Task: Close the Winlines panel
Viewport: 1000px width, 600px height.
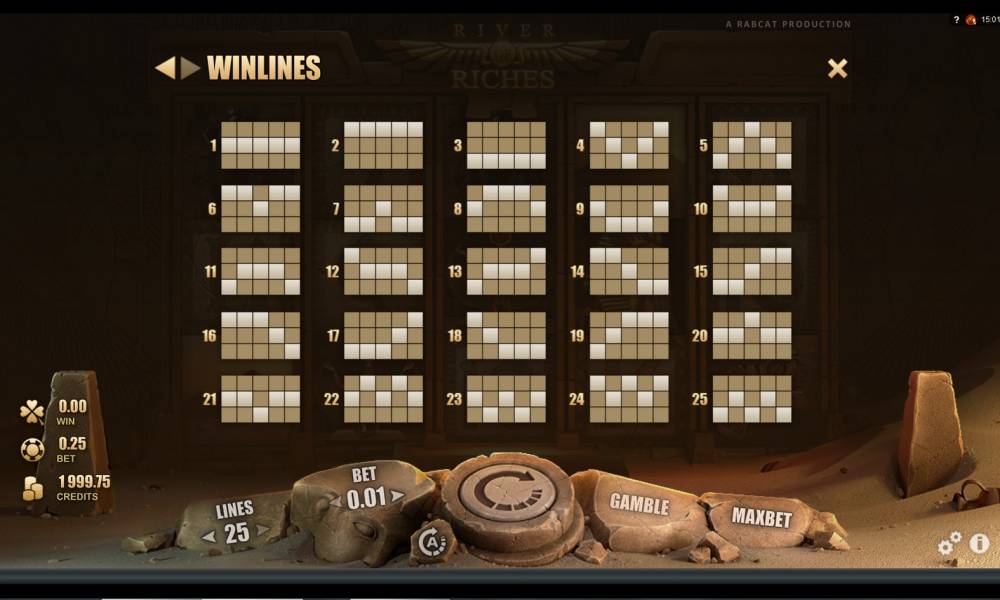Action: point(837,68)
